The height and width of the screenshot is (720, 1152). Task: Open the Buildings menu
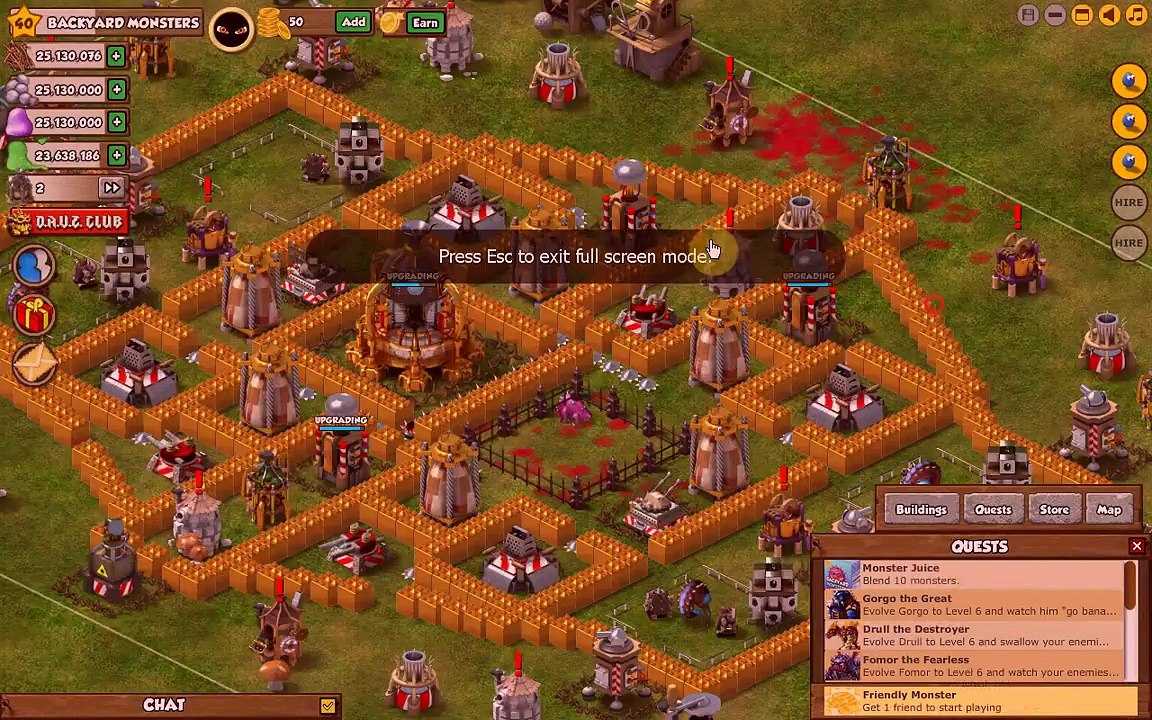pyautogui.click(x=921, y=510)
